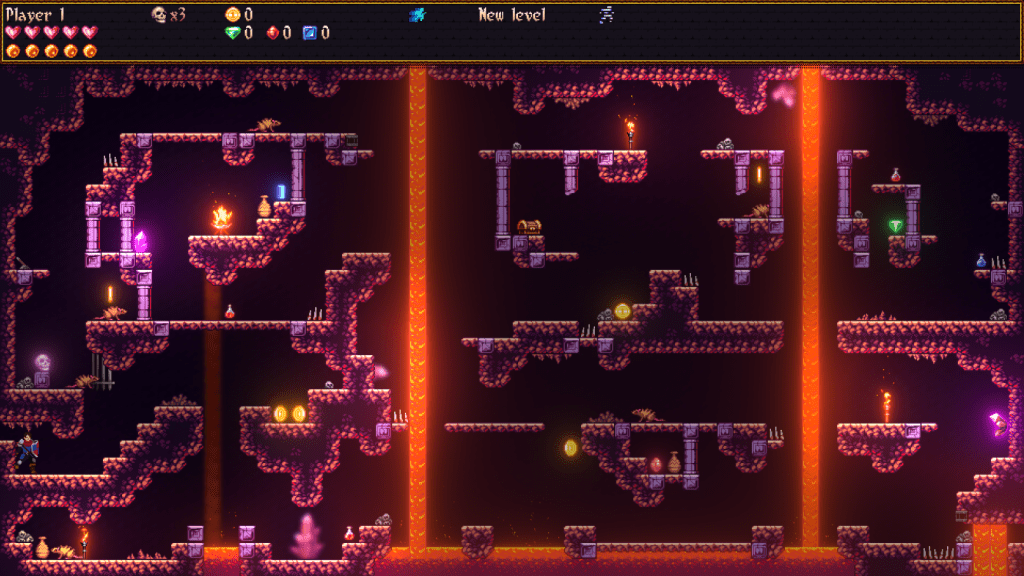Select the New level title label
1024x576 pixels.
click(x=511, y=15)
